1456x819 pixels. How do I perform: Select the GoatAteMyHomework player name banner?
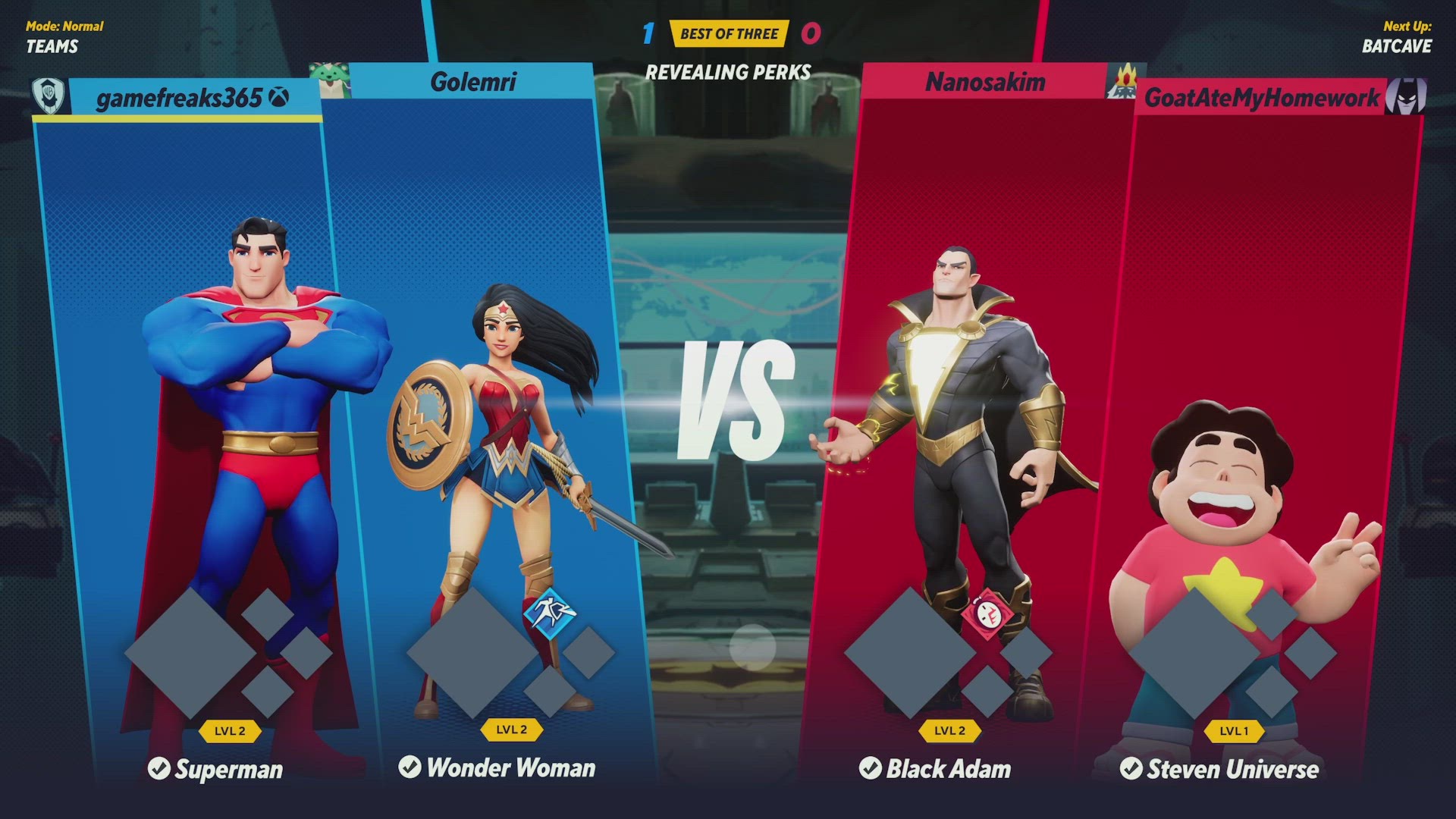(x=1261, y=98)
